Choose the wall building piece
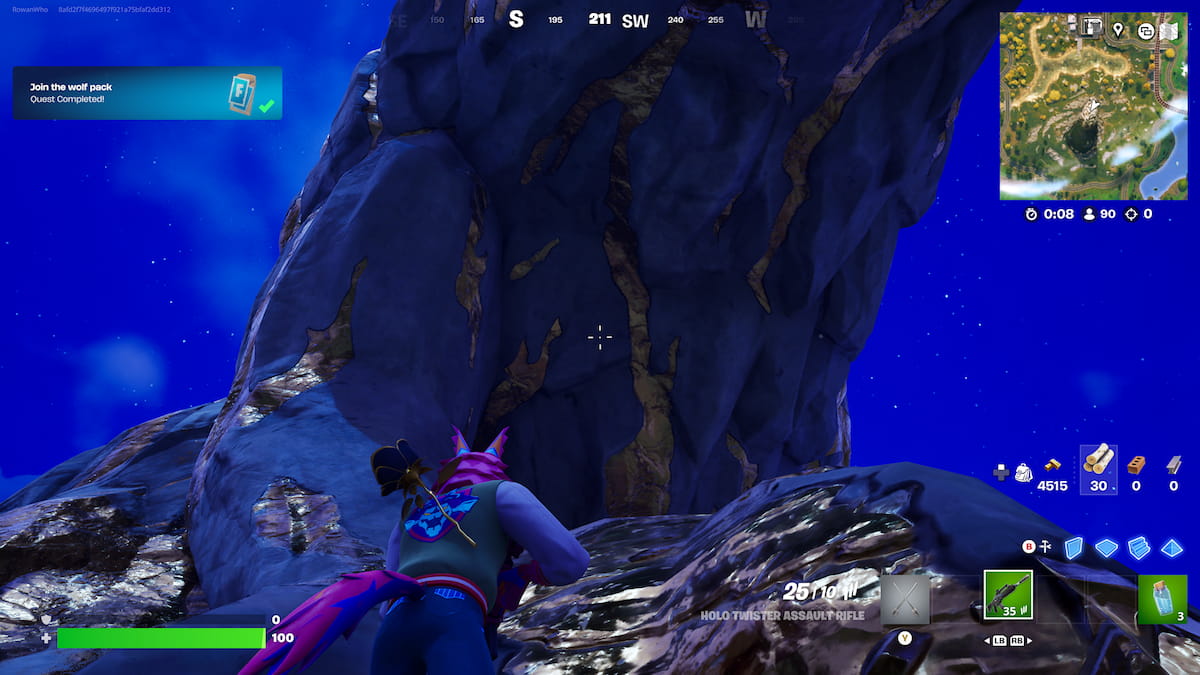The height and width of the screenshot is (675, 1200). pos(1073,547)
